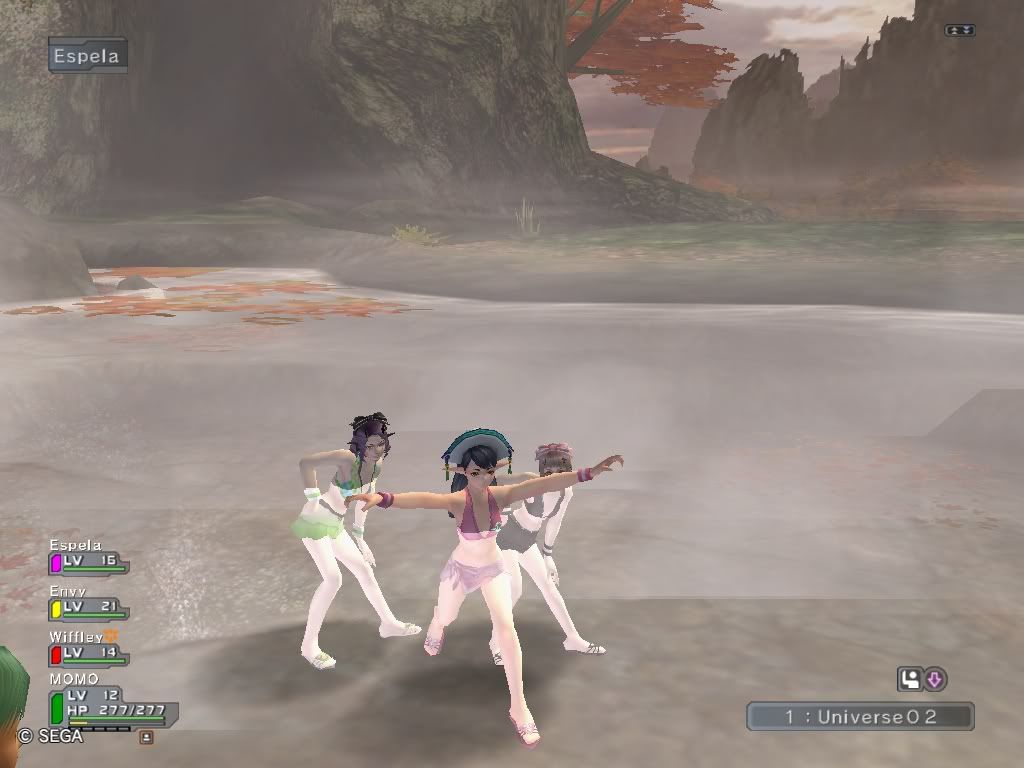Click the pink down-arrow icon
This screenshot has width=1024, height=768.
click(x=935, y=680)
